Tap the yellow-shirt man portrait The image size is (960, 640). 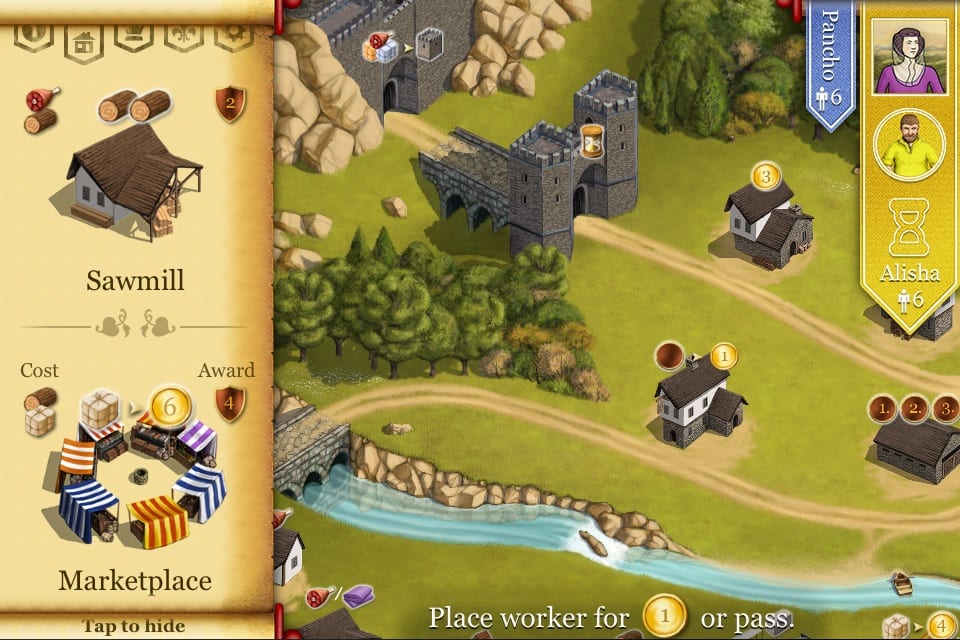click(x=909, y=147)
